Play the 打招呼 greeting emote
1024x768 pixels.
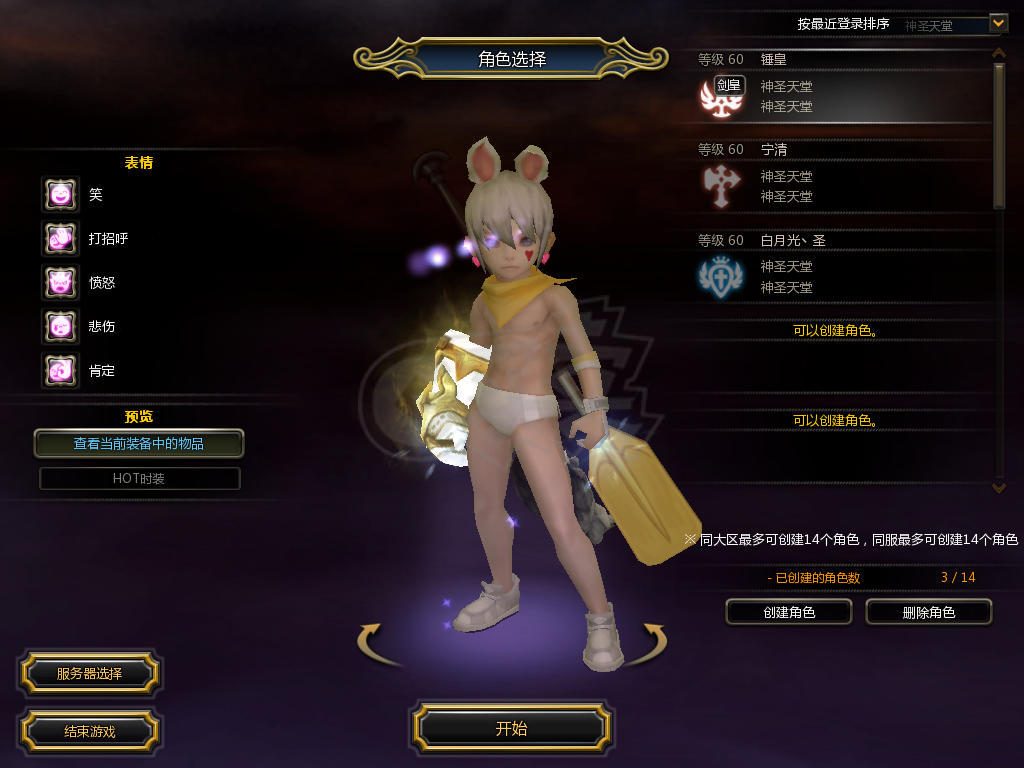[60, 238]
